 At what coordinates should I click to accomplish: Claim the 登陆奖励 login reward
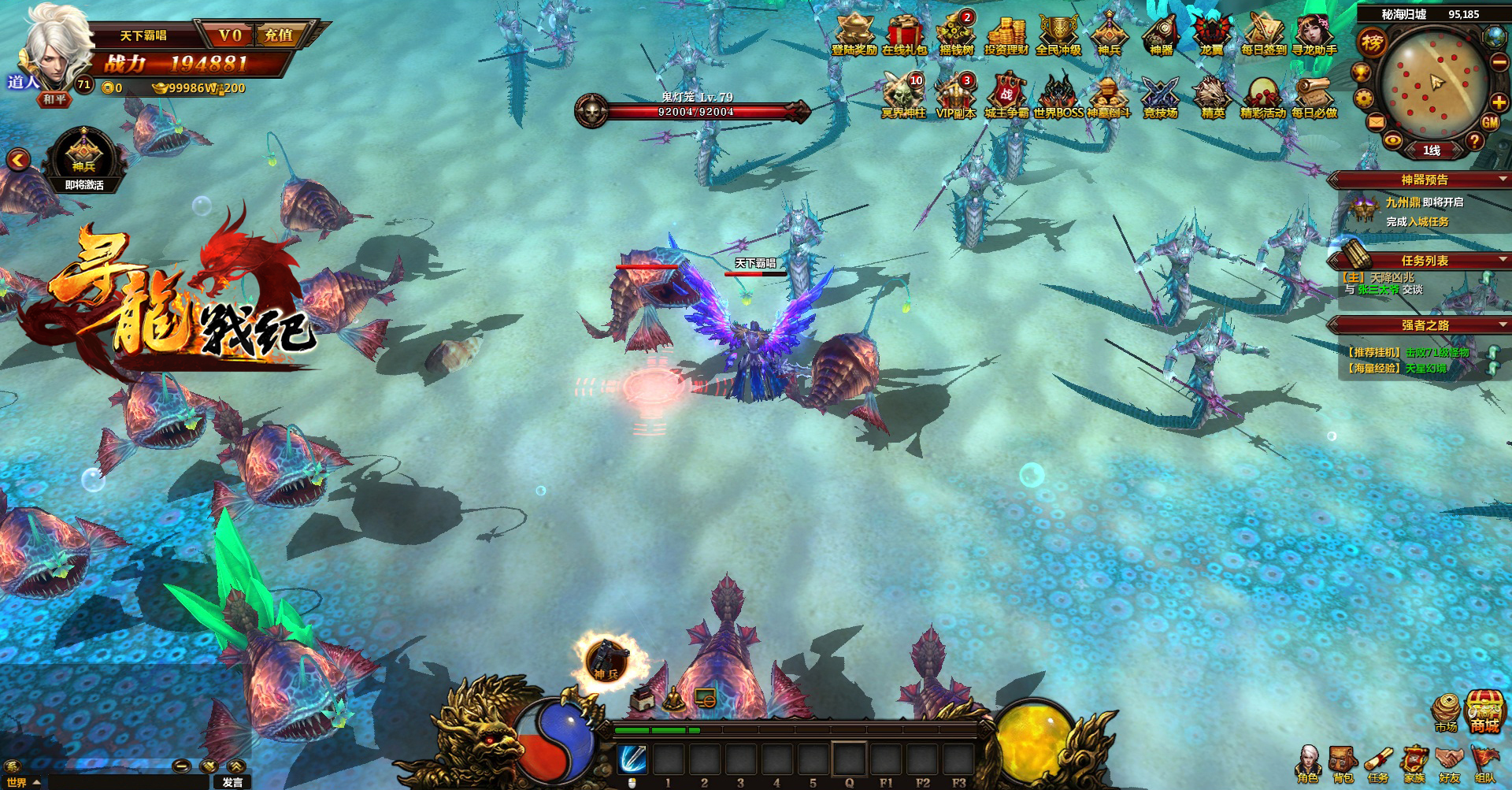(854, 35)
